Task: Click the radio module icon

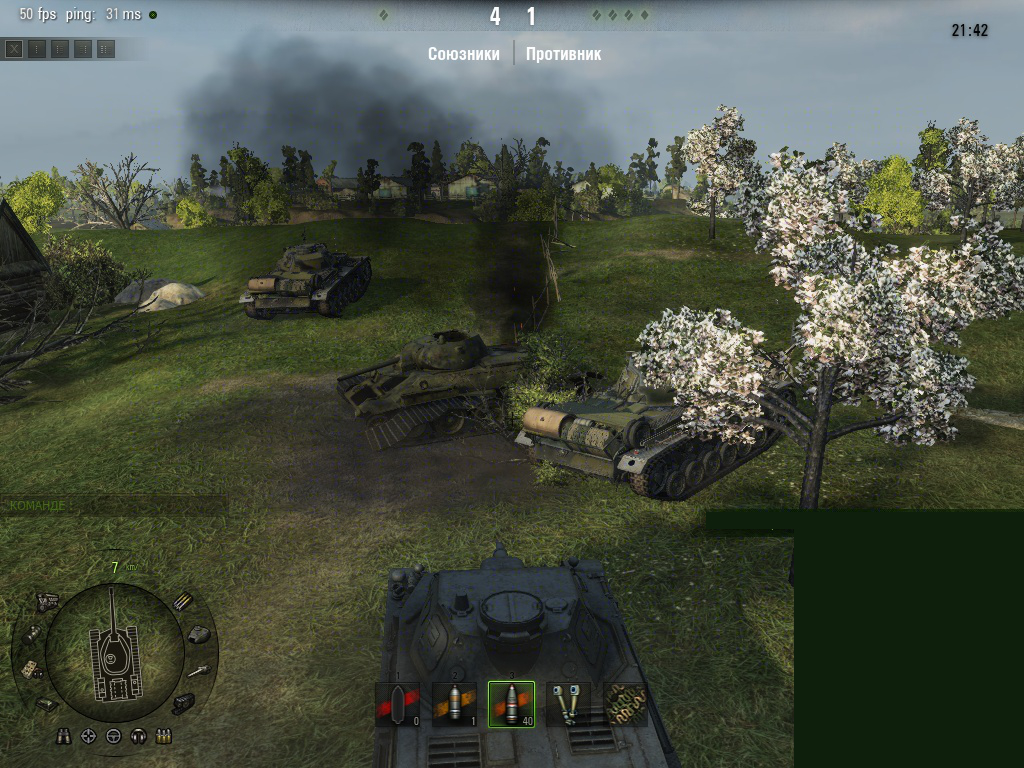Action: click(31, 670)
